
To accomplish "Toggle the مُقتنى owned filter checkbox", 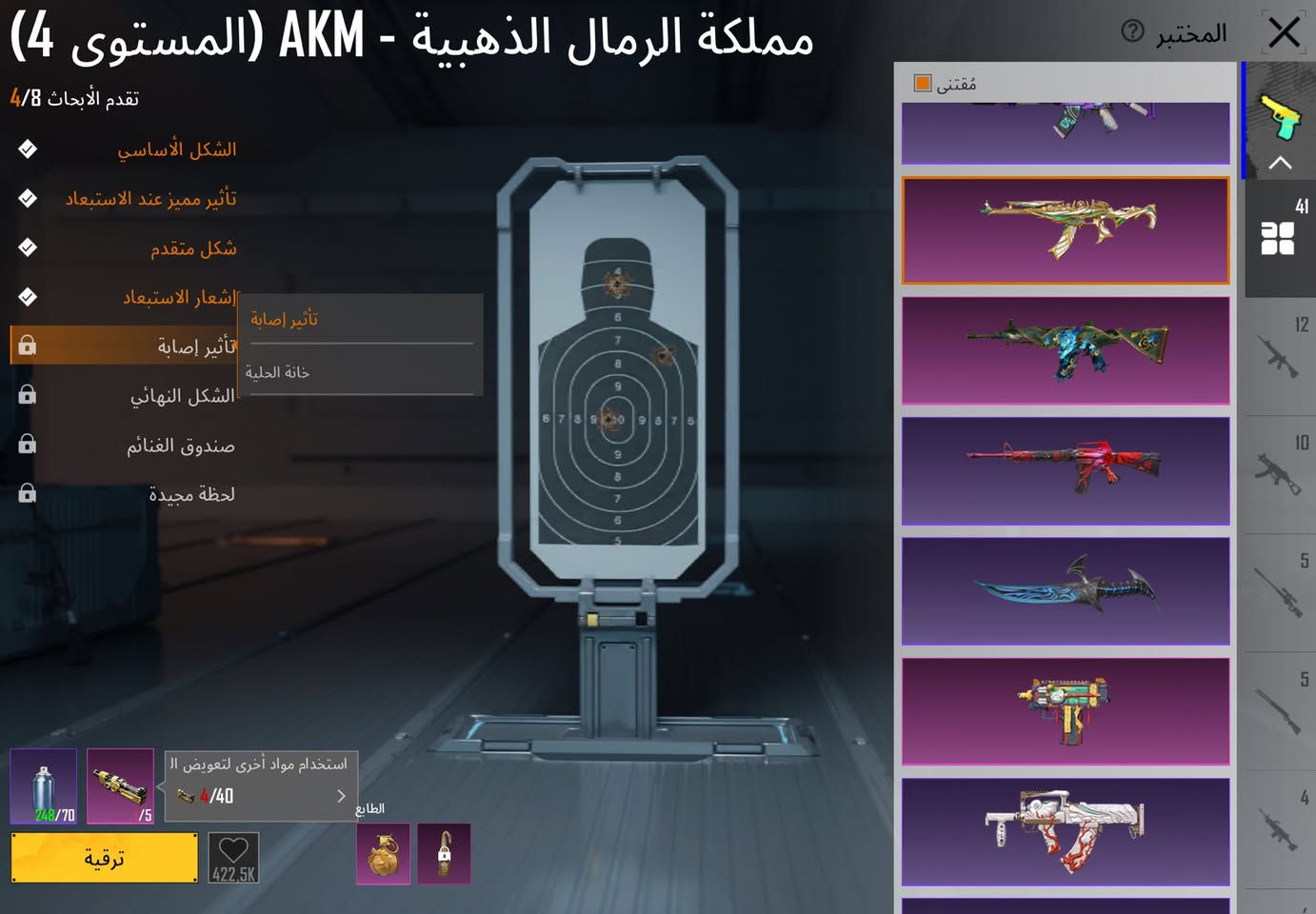I will pyautogui.click(x=920, y=84).
